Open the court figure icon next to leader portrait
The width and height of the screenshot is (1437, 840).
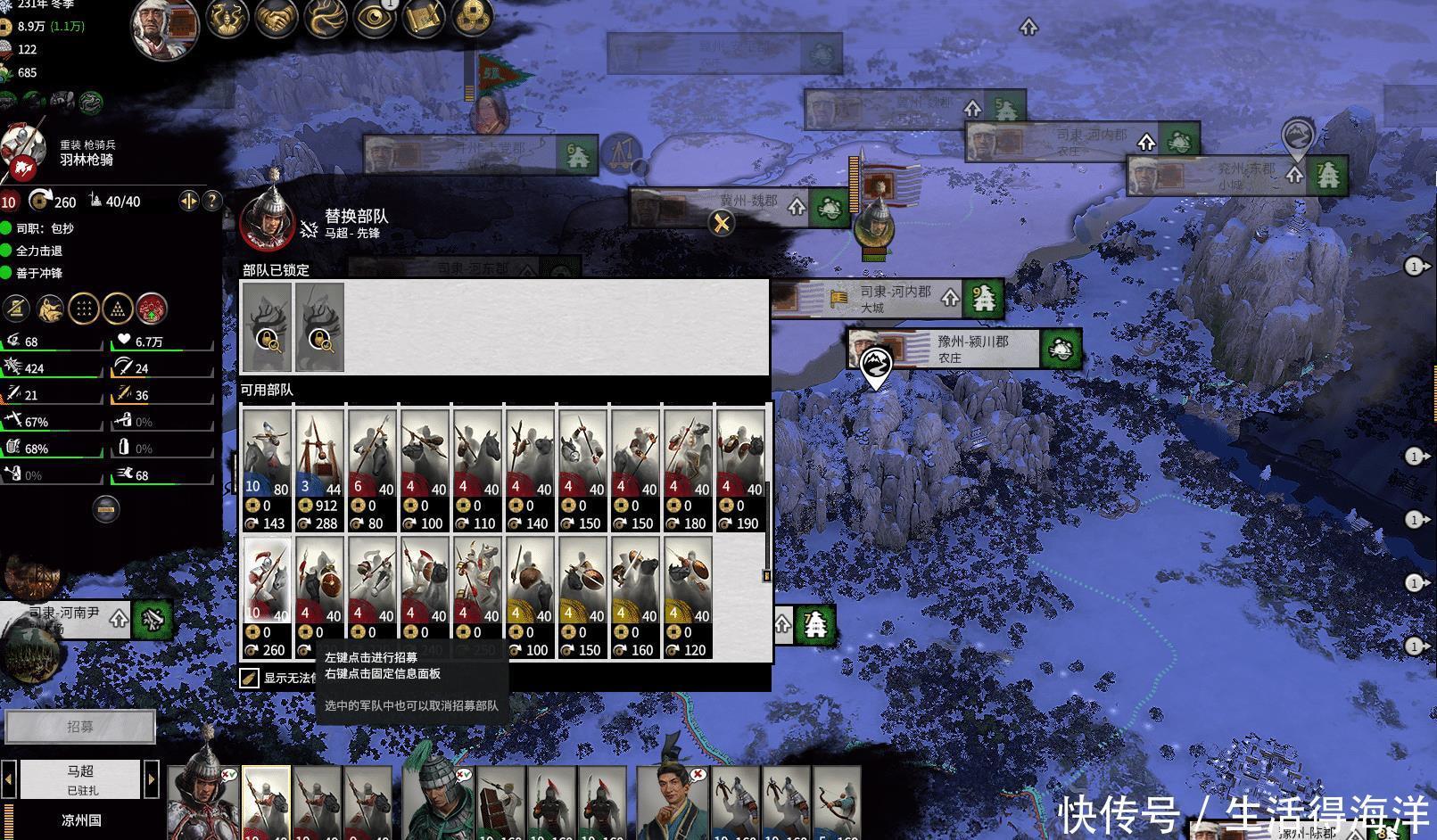coord(227,20)
